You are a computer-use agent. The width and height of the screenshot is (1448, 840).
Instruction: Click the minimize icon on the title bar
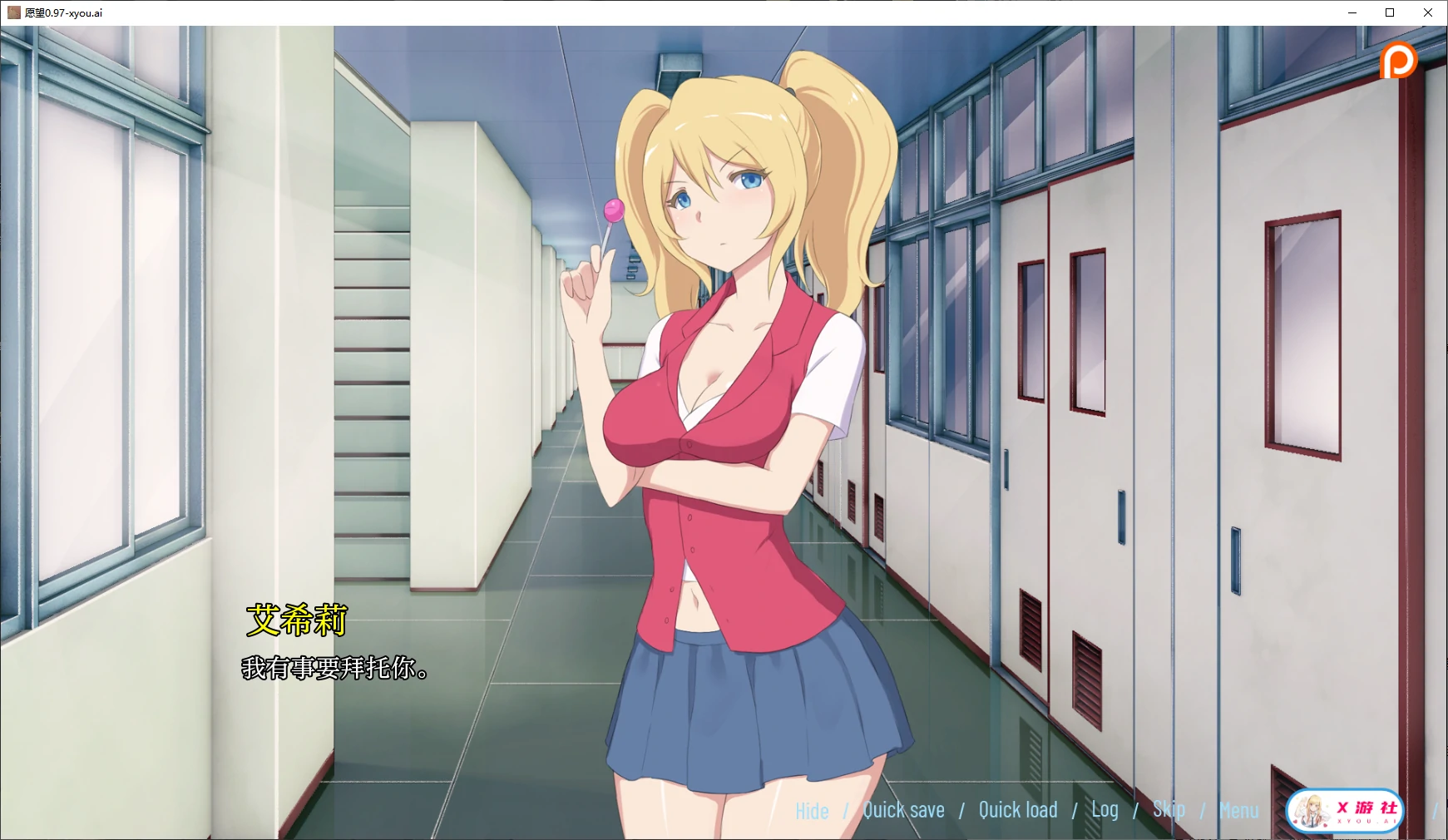1352,12
